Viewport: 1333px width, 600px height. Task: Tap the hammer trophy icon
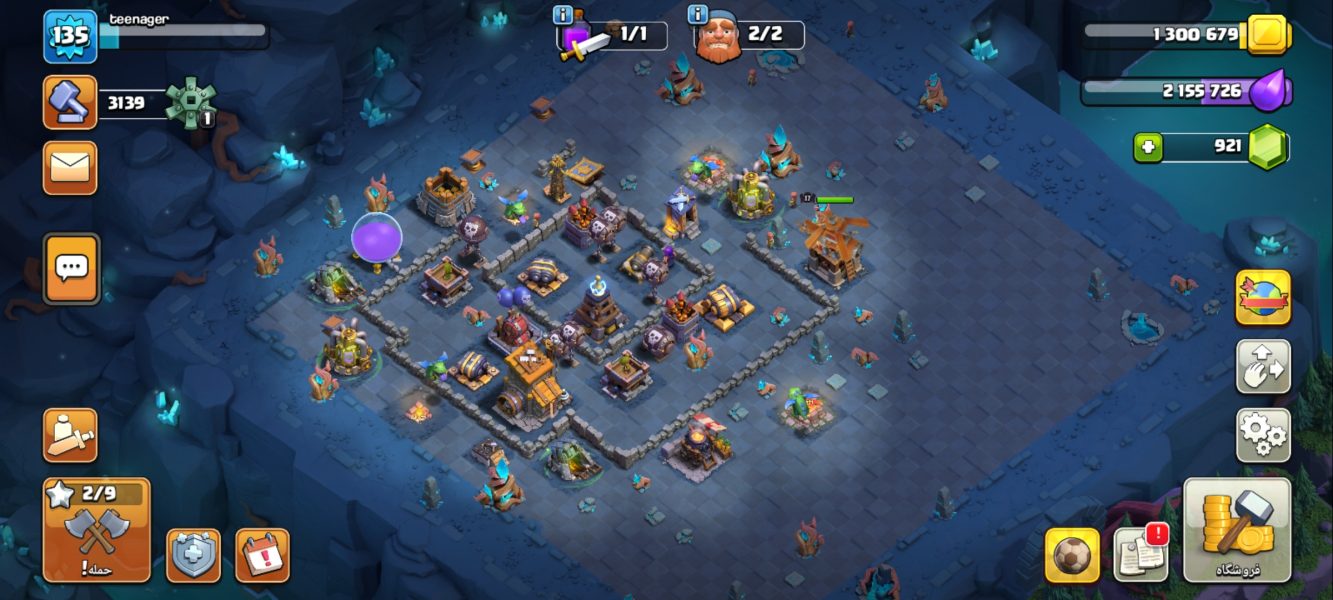(70, 102)
